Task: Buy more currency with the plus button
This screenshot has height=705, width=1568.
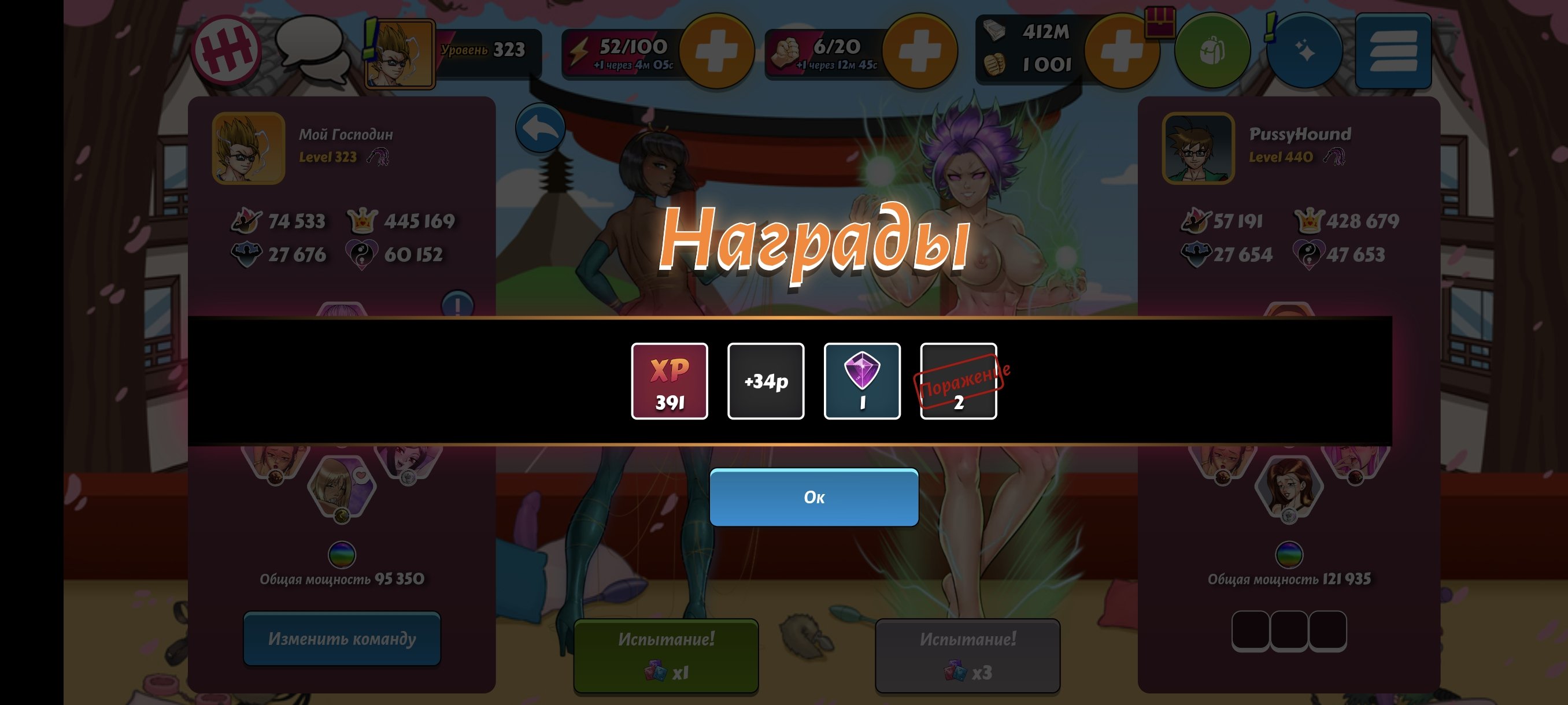Action: (1120, 51)
